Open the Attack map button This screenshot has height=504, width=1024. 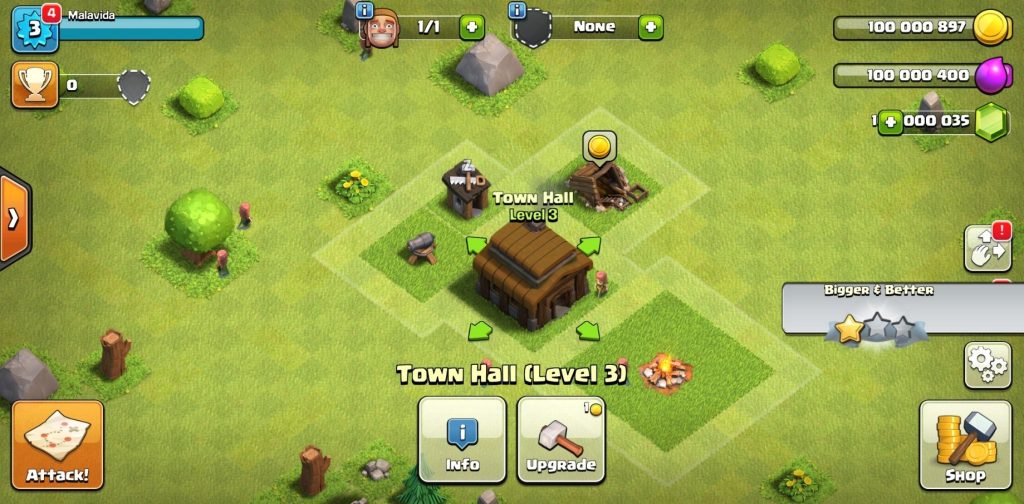(58, 444)
